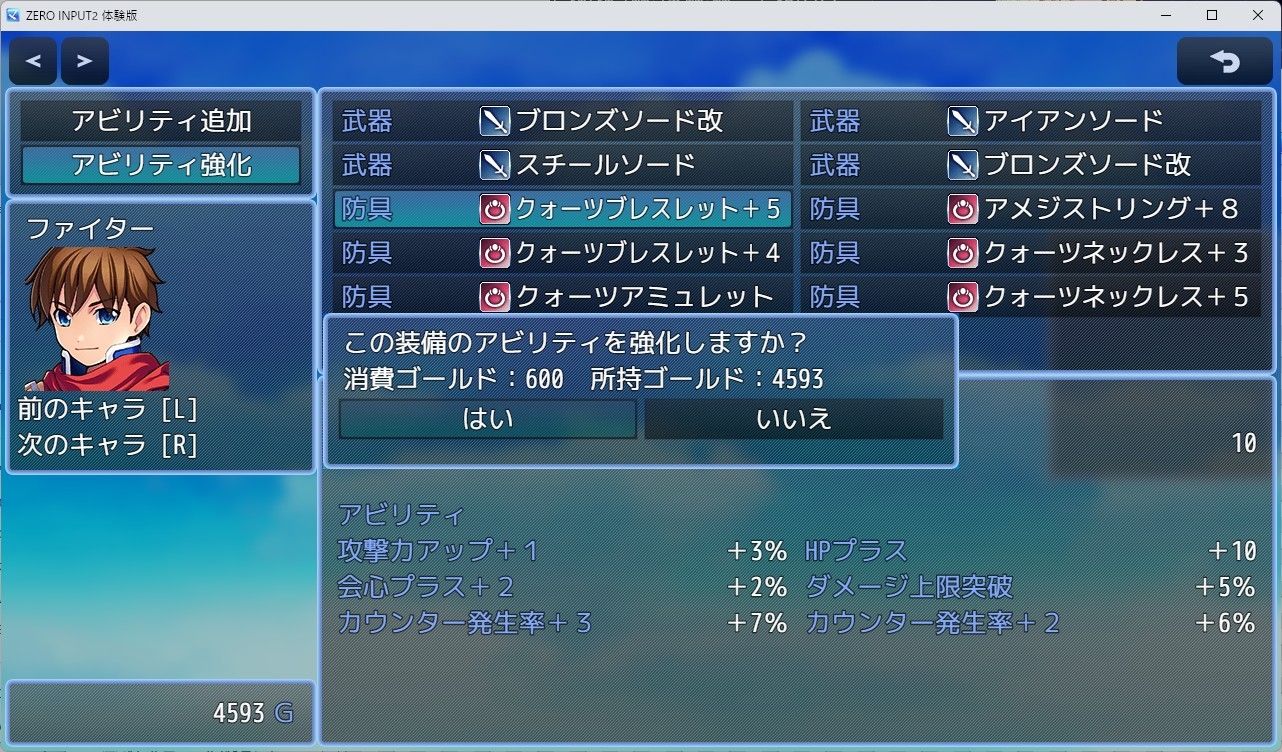Select the armor icon next to アメジストリング＋8
Image resolution: width=1282 pixels, height=752 pixels.
pyautogui.click(x=963, y=209)
